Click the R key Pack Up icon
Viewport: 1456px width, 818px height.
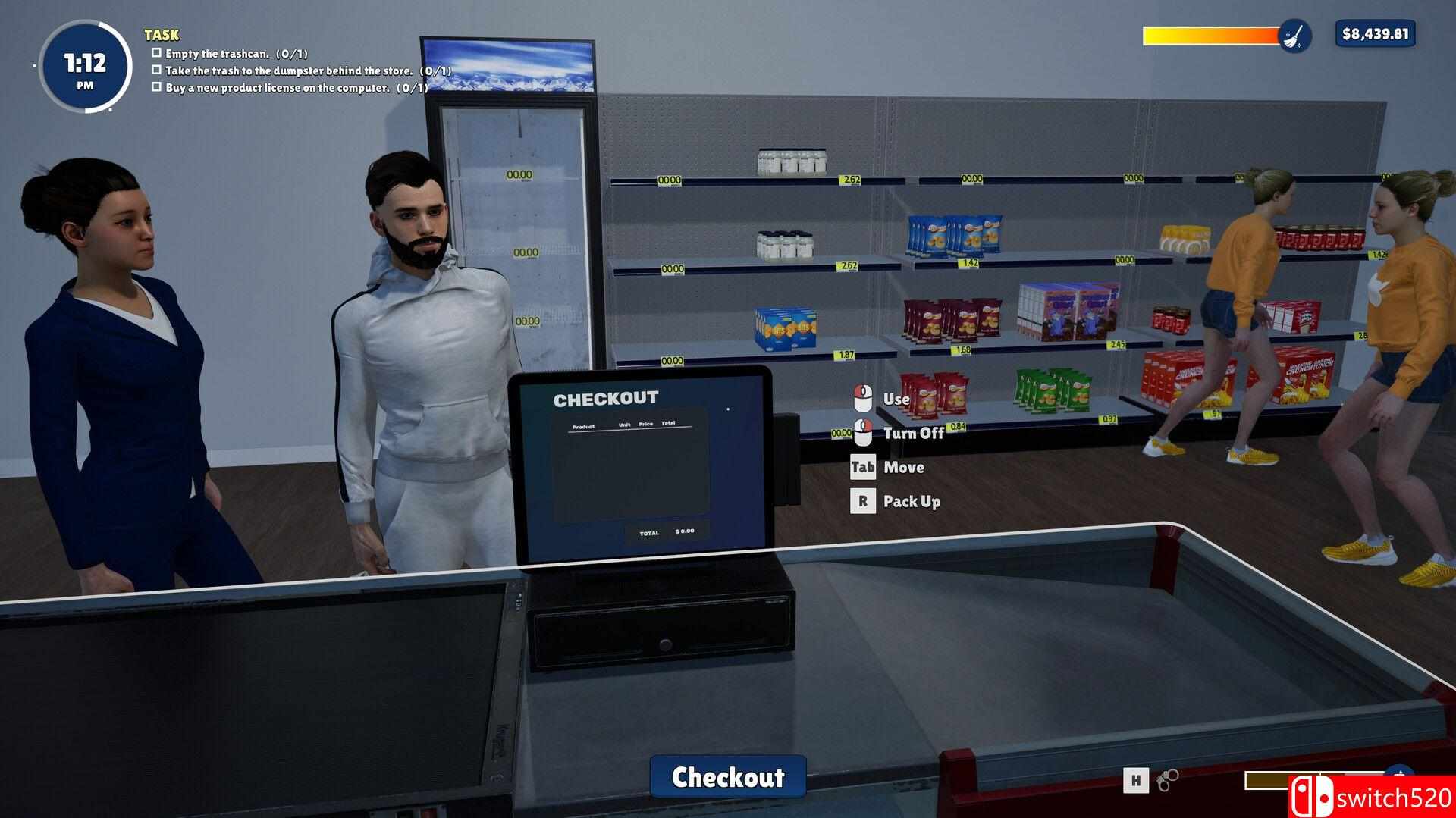click(x=862, y=500)
